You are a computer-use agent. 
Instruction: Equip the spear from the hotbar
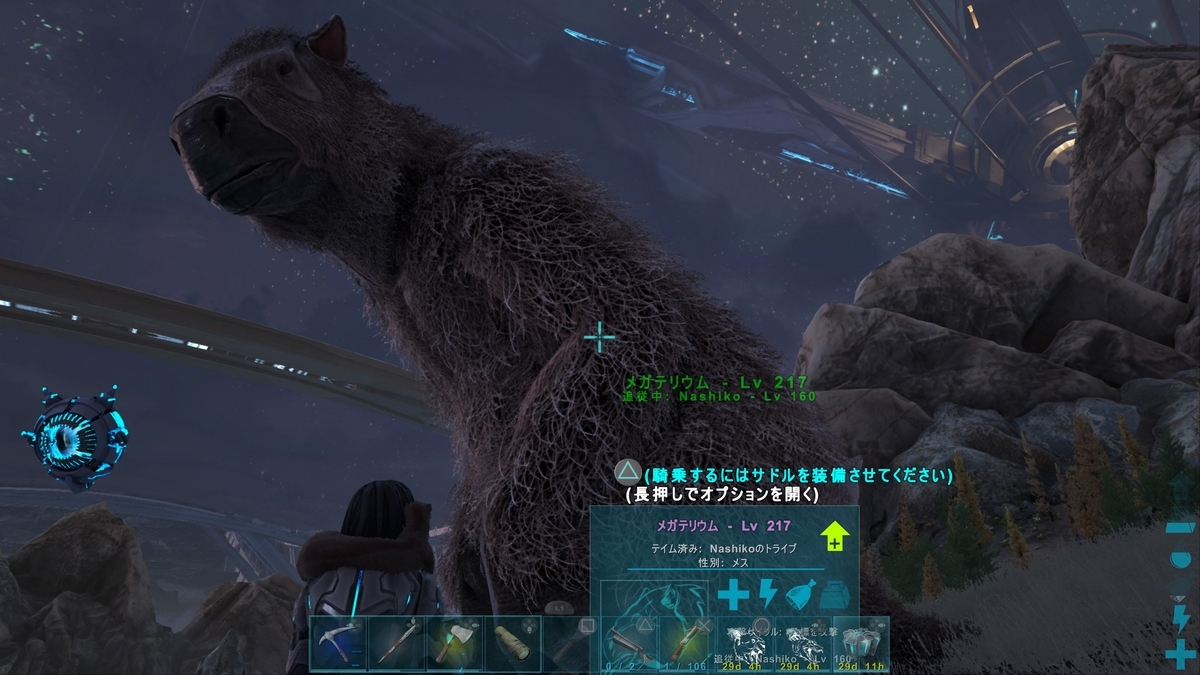click(x=396, y=644)
